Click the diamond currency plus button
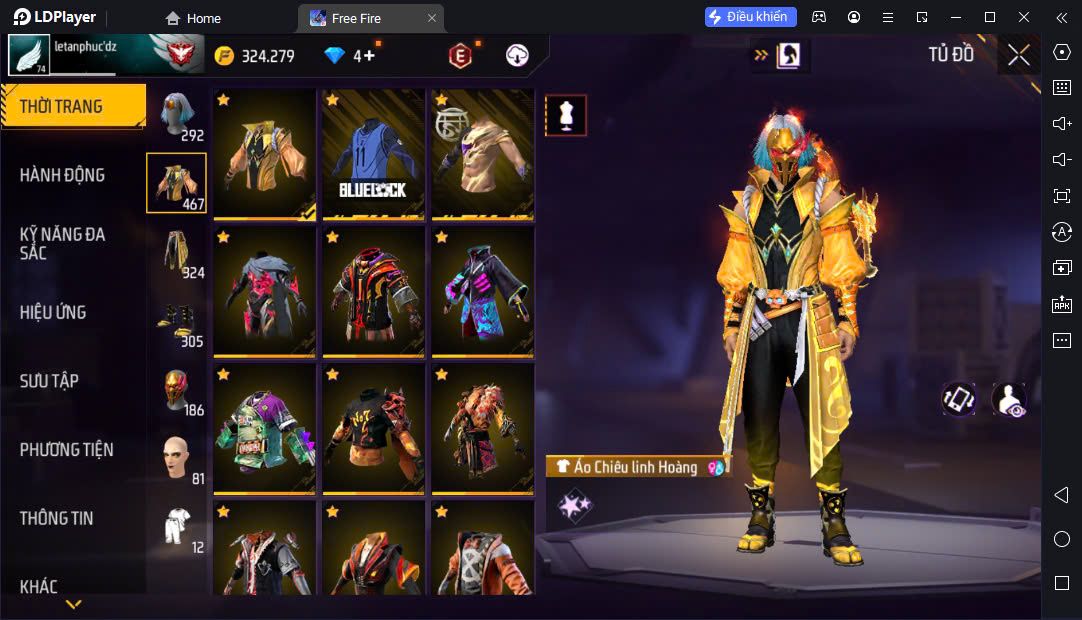 tap(369, 56)
